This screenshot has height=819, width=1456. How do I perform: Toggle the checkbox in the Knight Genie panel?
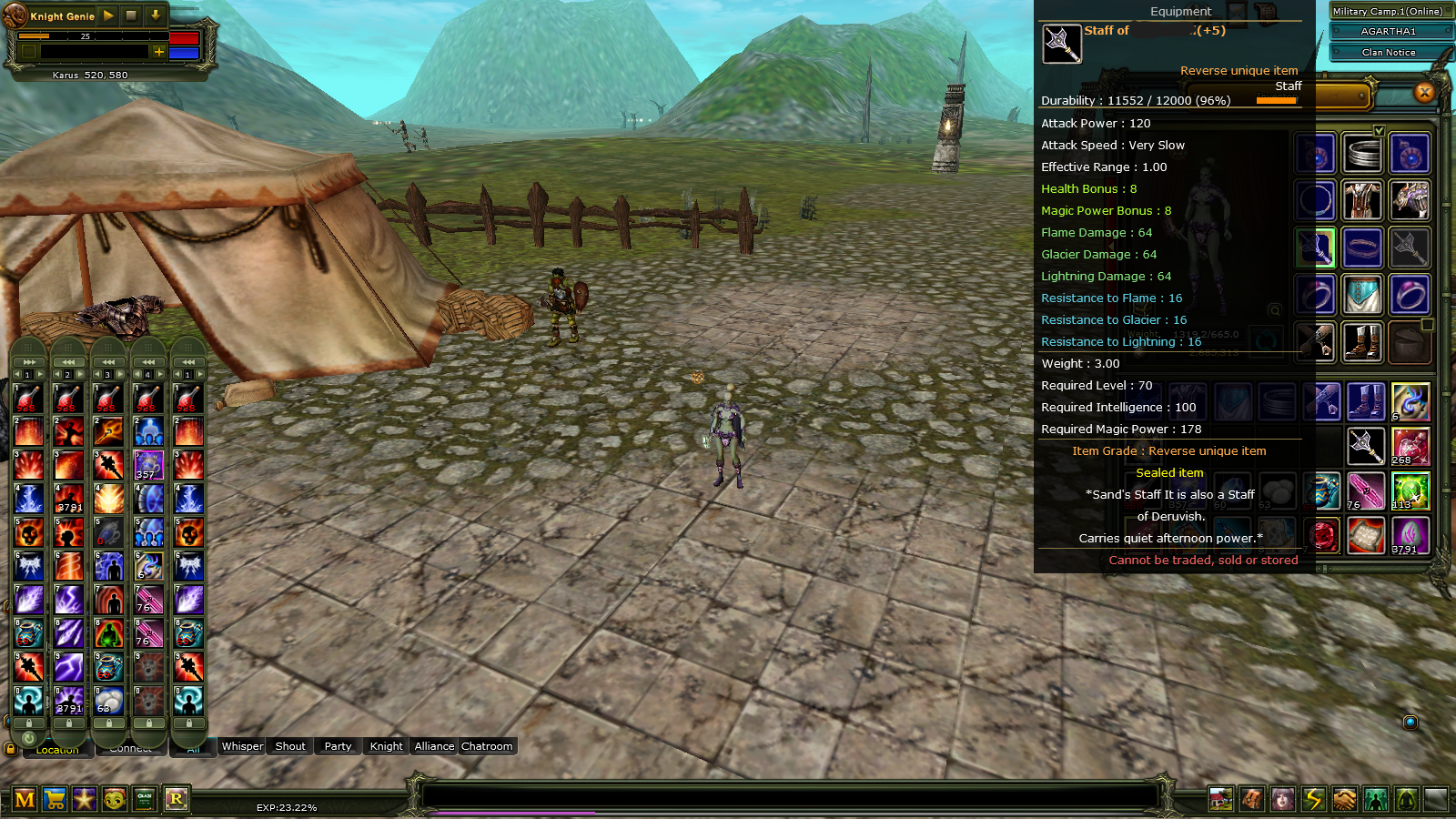pyautogui.click(x=28, y=52)
